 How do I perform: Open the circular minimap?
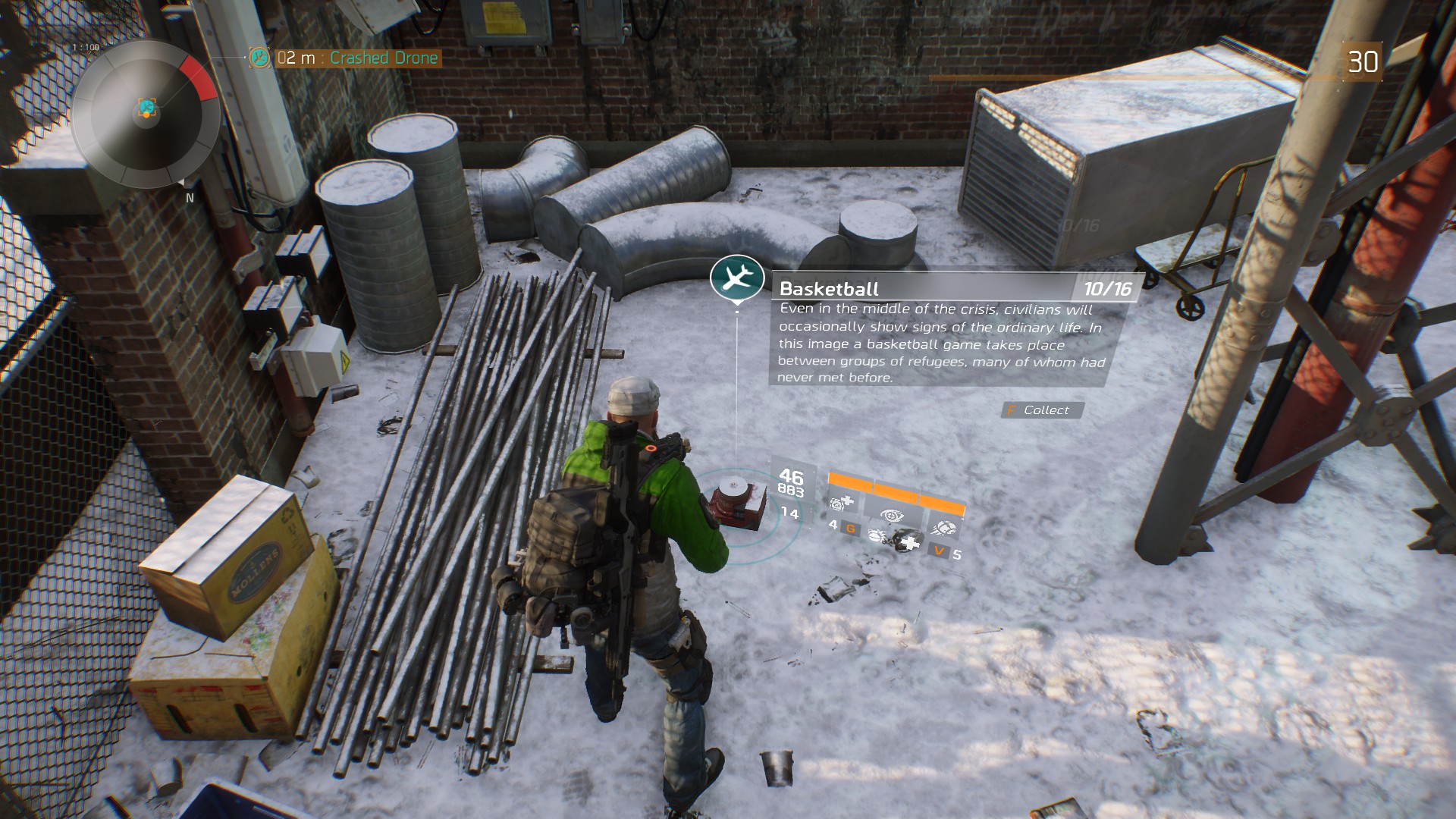[x=145, y=115]
